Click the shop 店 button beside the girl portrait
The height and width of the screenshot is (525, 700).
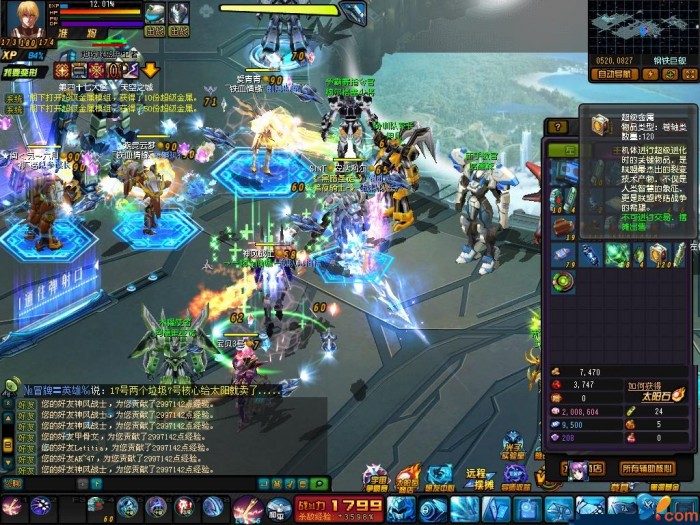pyautogui.click(x=595, y=468)
